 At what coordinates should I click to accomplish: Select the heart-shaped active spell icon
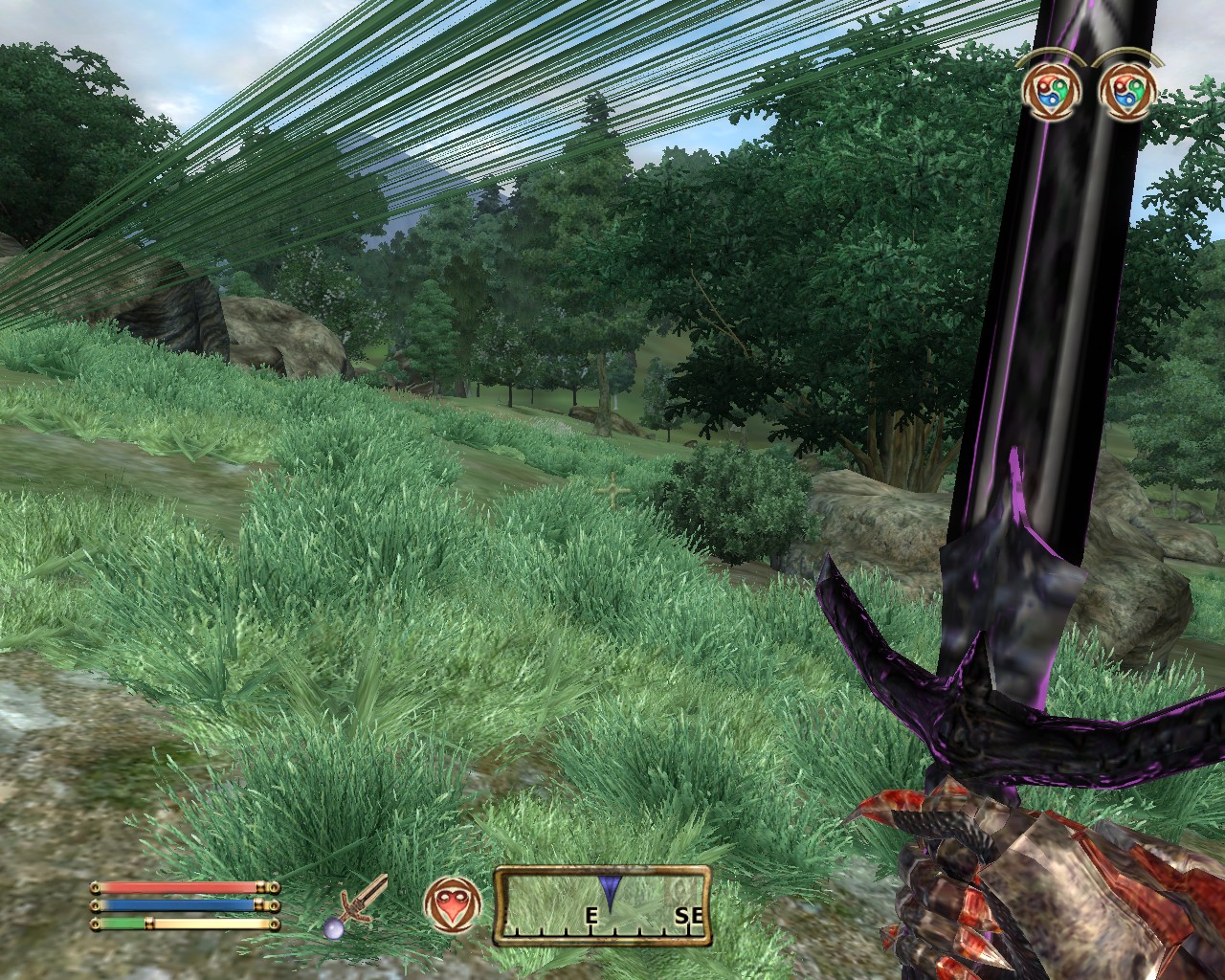click(x=447, y=905)
